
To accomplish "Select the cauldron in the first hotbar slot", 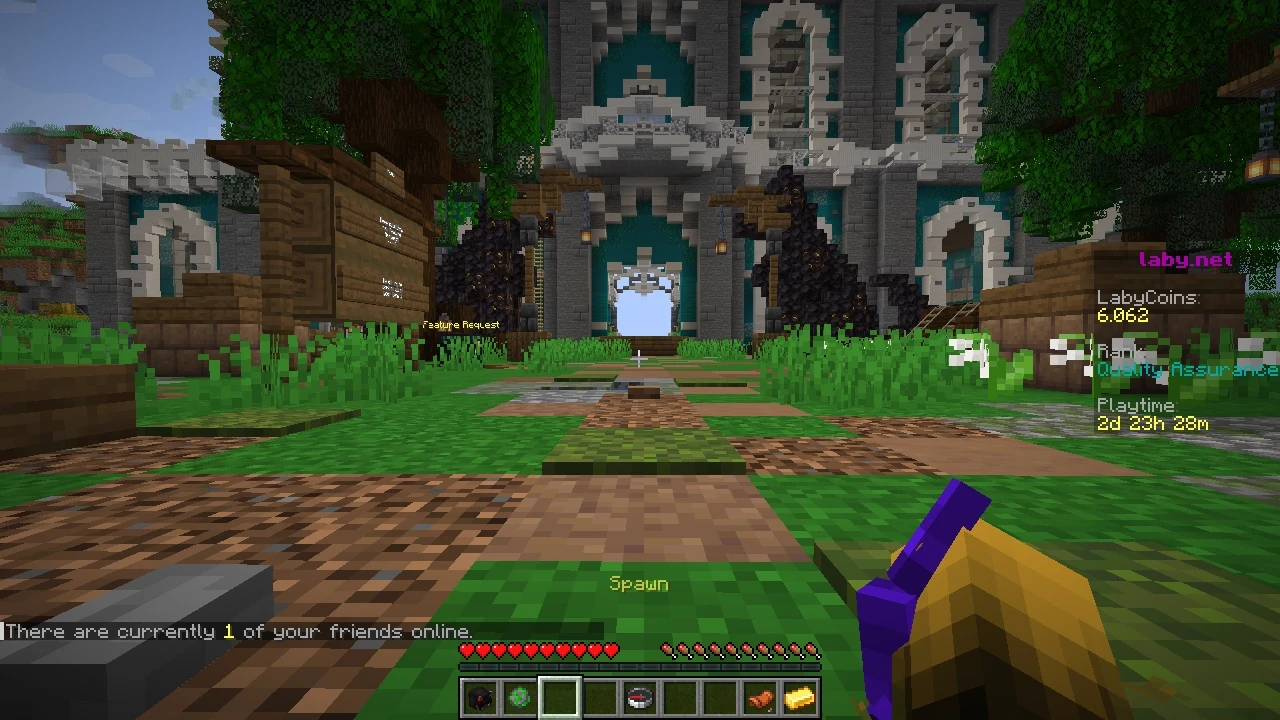I will tap(479, 697).
